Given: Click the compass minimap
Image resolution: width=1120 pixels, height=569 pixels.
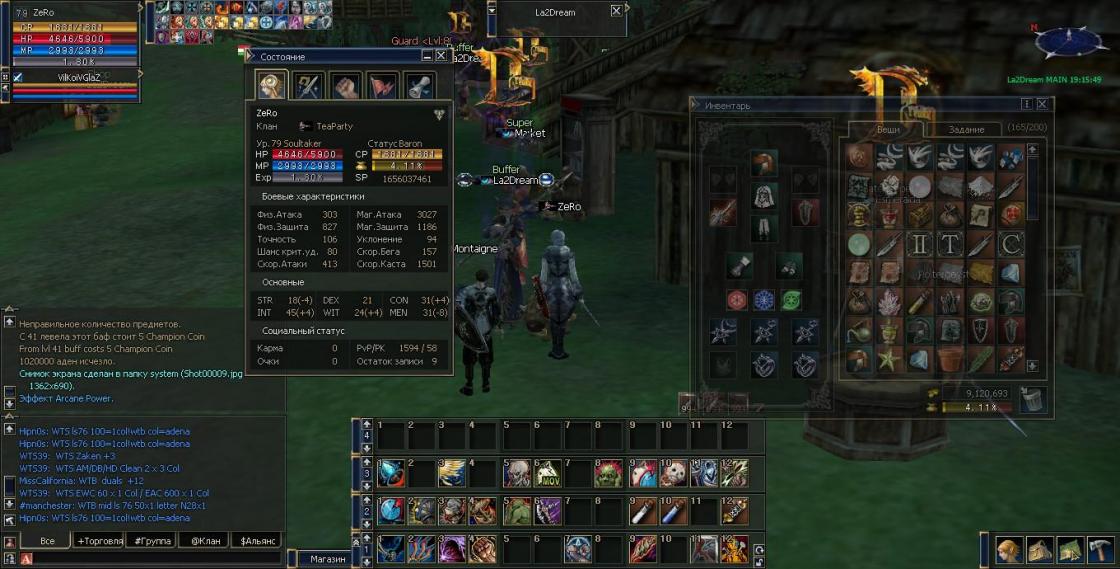Looking at the screenshot, I should [1071, 42].
